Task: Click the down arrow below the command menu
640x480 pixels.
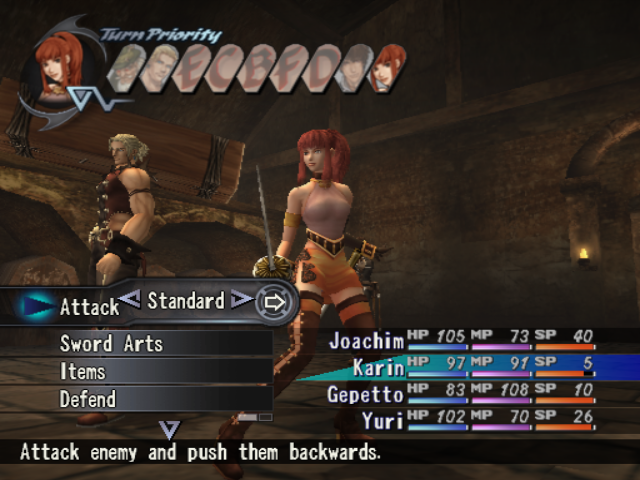Action: (170, 430)
